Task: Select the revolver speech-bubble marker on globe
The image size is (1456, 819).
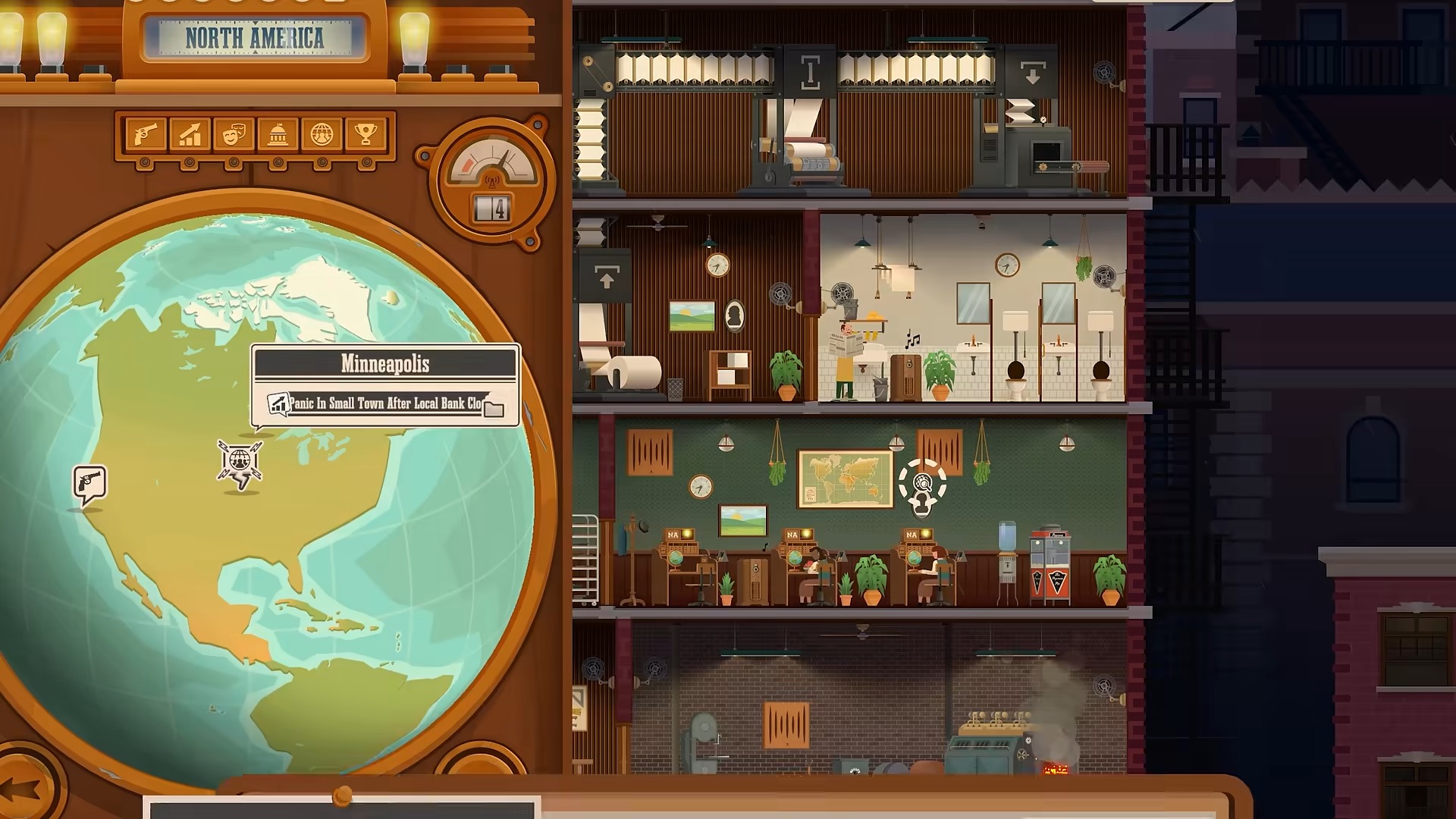Action: (x=90, y=483)
